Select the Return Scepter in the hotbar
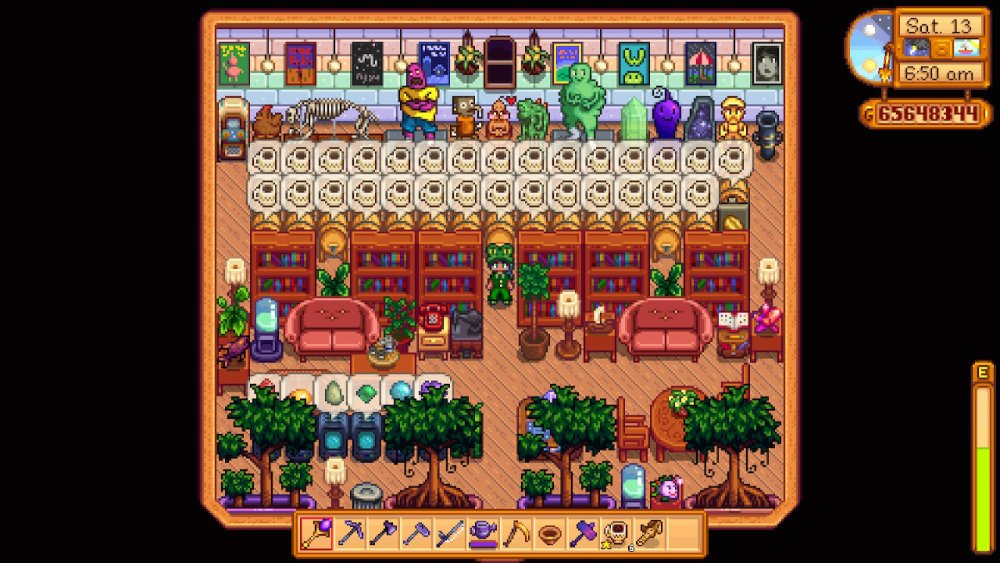Image resolution: width=1000 pixels, height=563 pixels. (318, 534)
